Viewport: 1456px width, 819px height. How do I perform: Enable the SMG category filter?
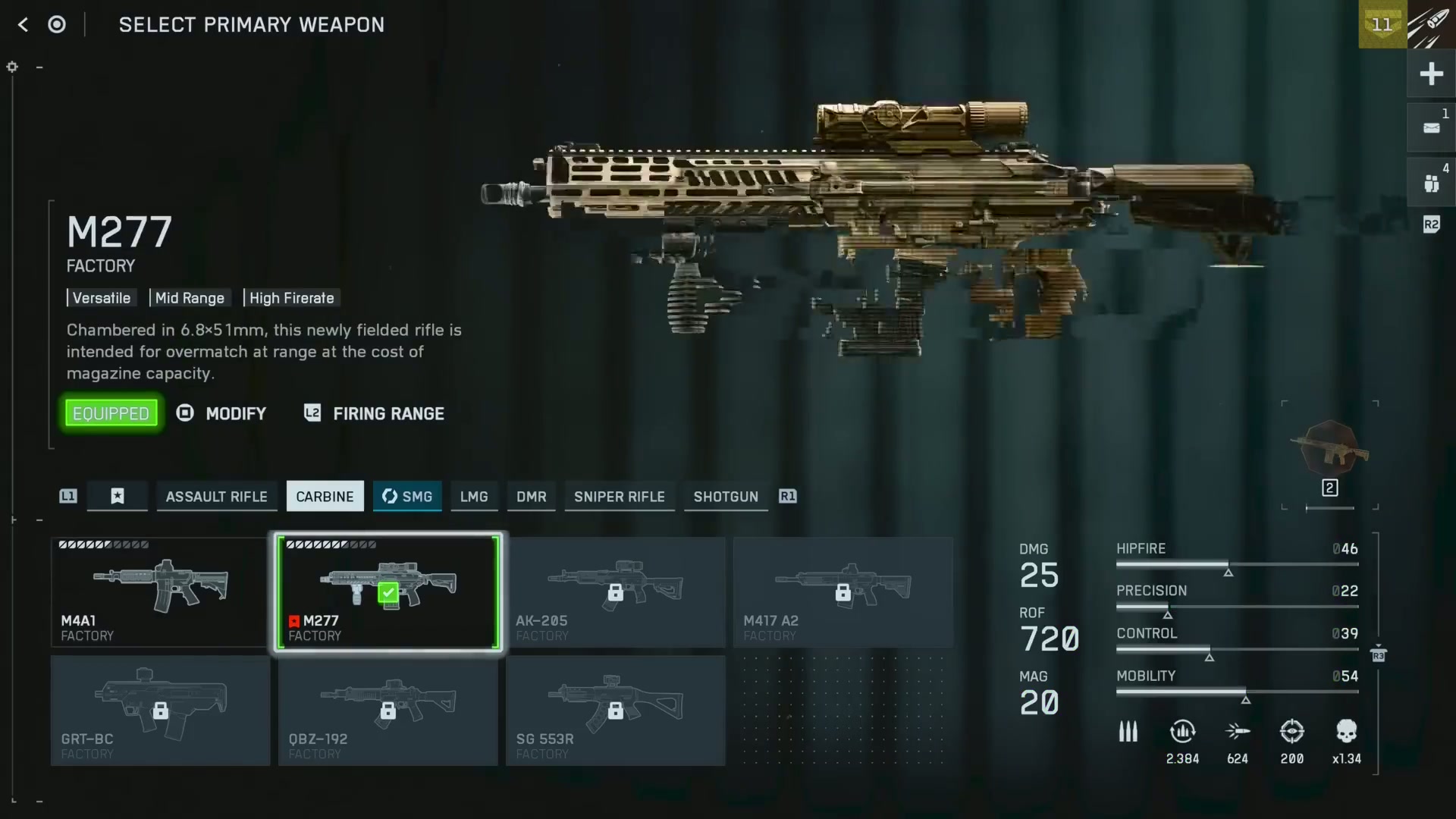click(407, 497)
